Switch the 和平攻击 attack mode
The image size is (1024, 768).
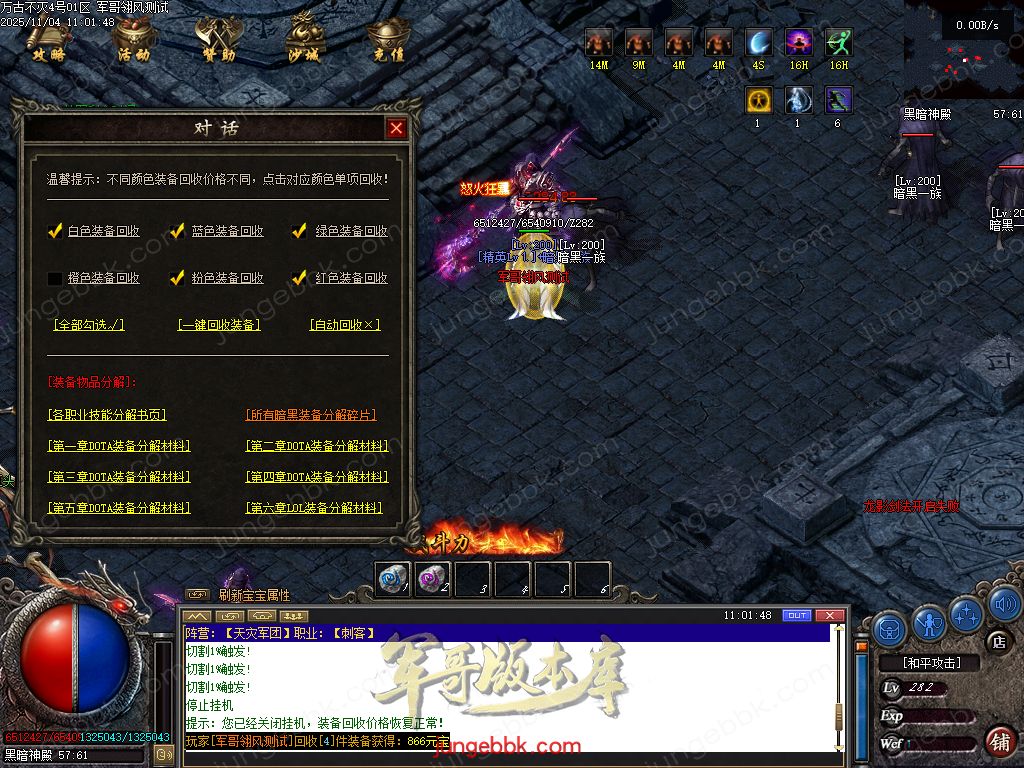[931, 663]
